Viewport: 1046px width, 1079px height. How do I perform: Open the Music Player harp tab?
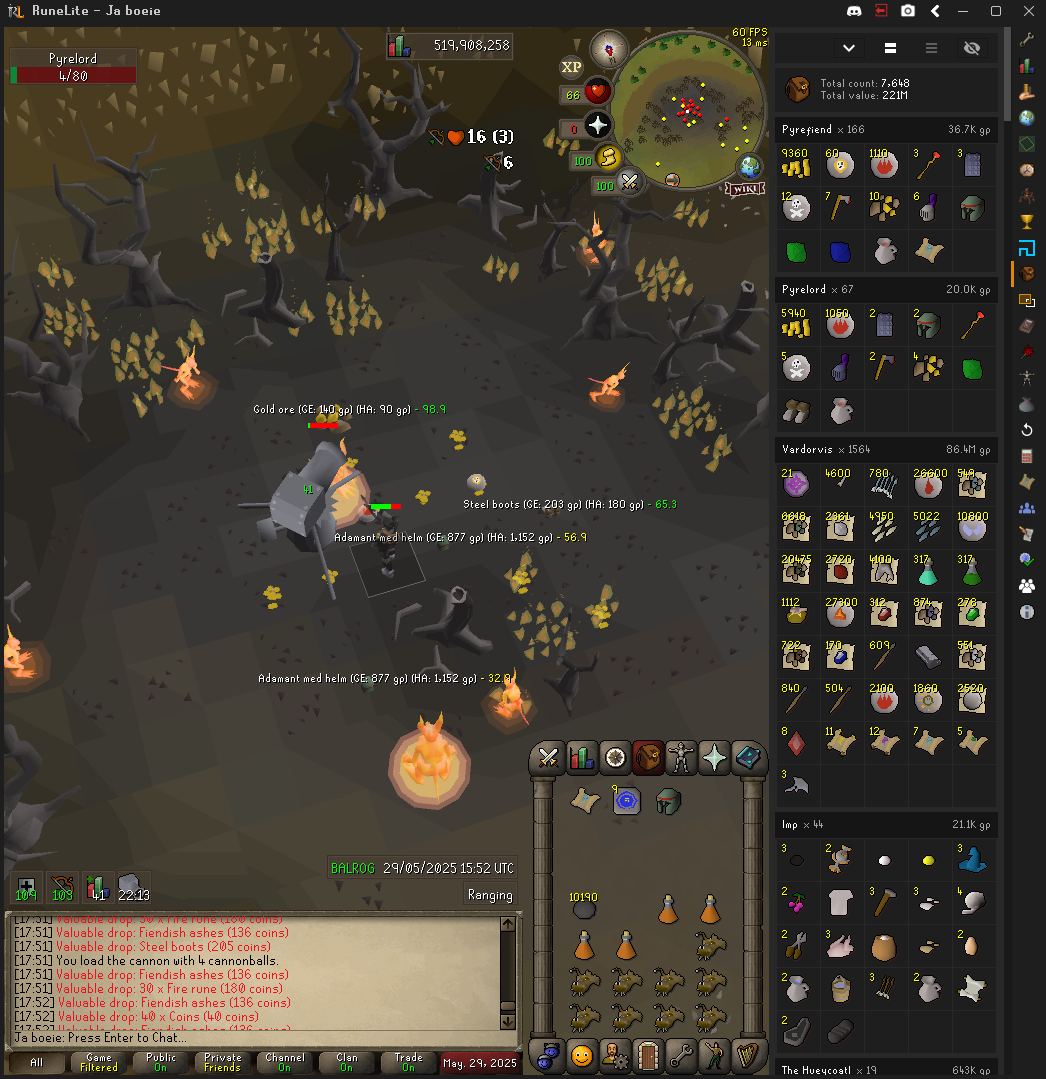(747, 1054)
